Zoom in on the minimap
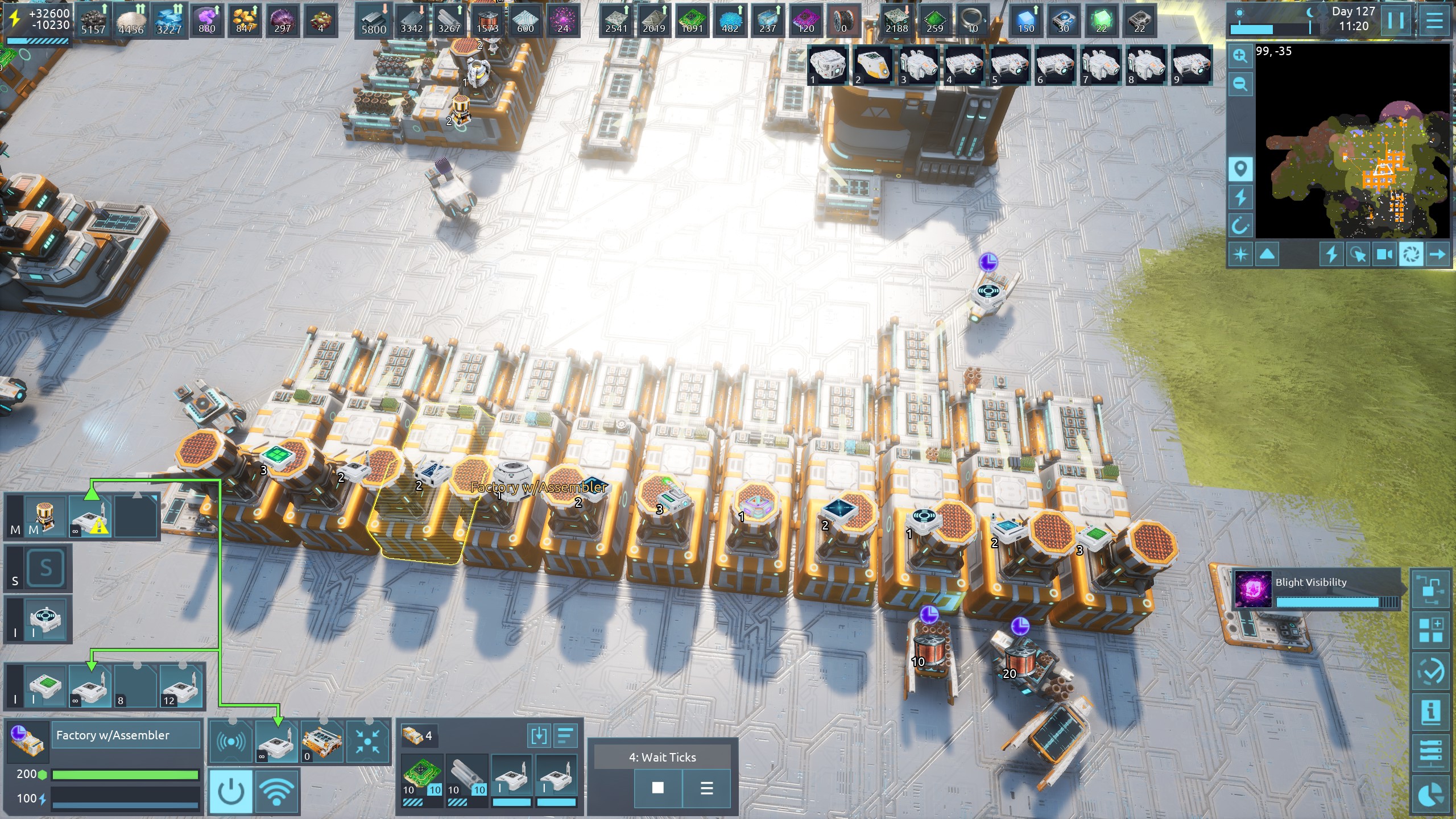 tap(1240, 56)
